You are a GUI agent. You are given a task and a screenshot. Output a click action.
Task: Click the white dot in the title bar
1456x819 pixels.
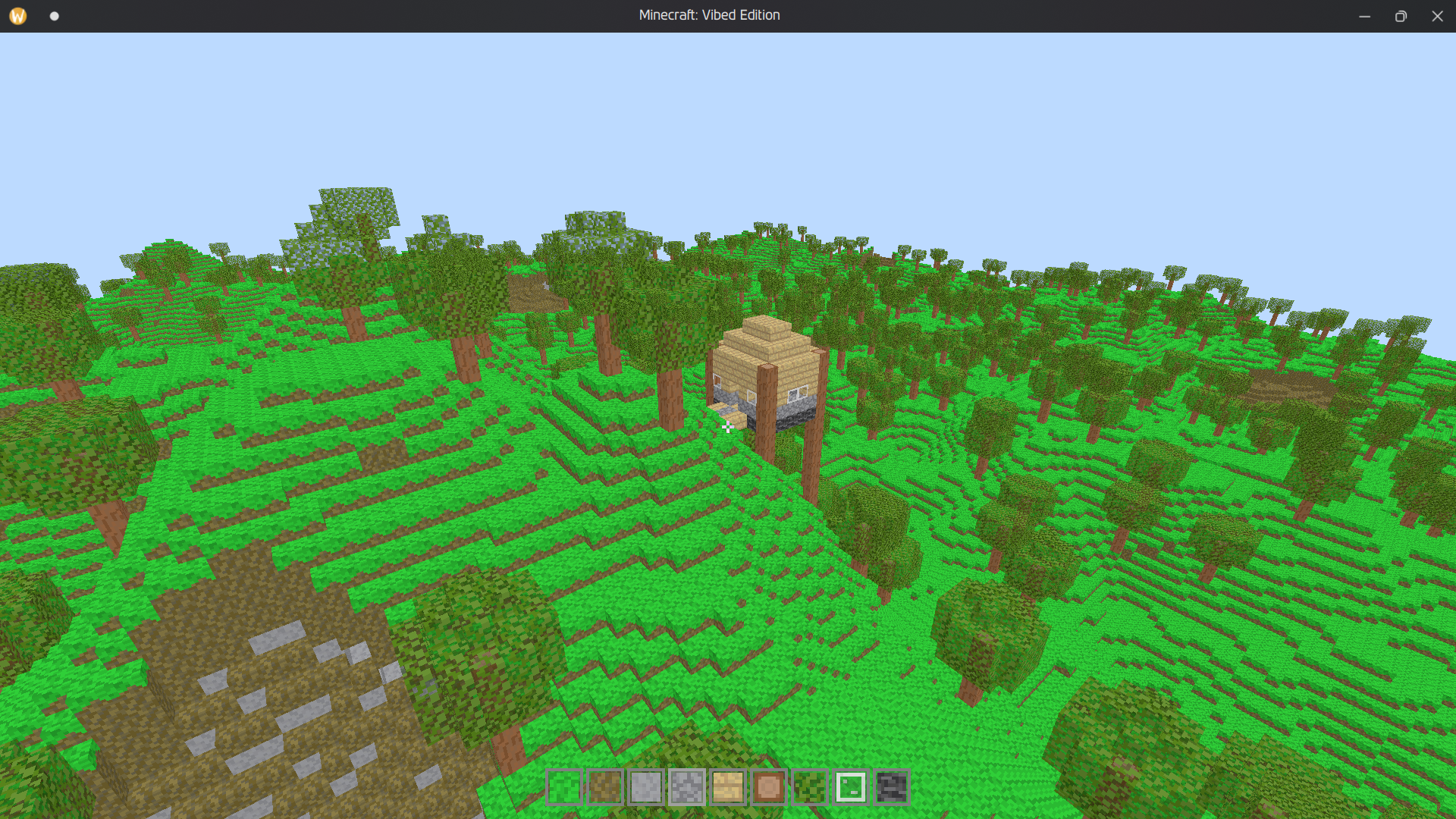pyautogui.click(x=54, y=15)
